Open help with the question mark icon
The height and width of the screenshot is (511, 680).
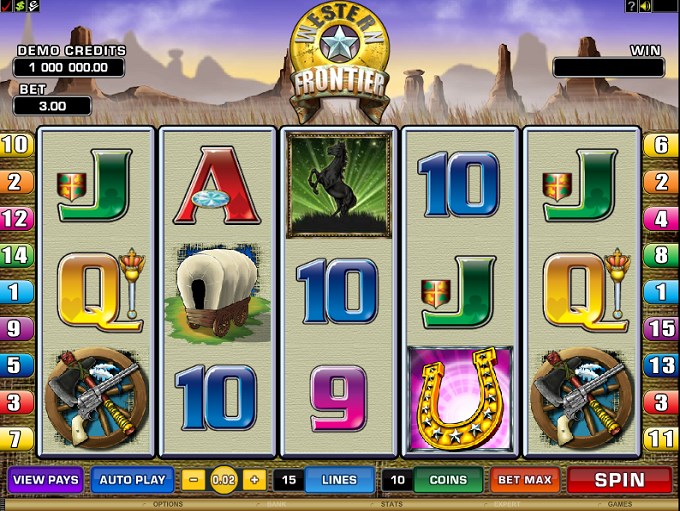631,6
